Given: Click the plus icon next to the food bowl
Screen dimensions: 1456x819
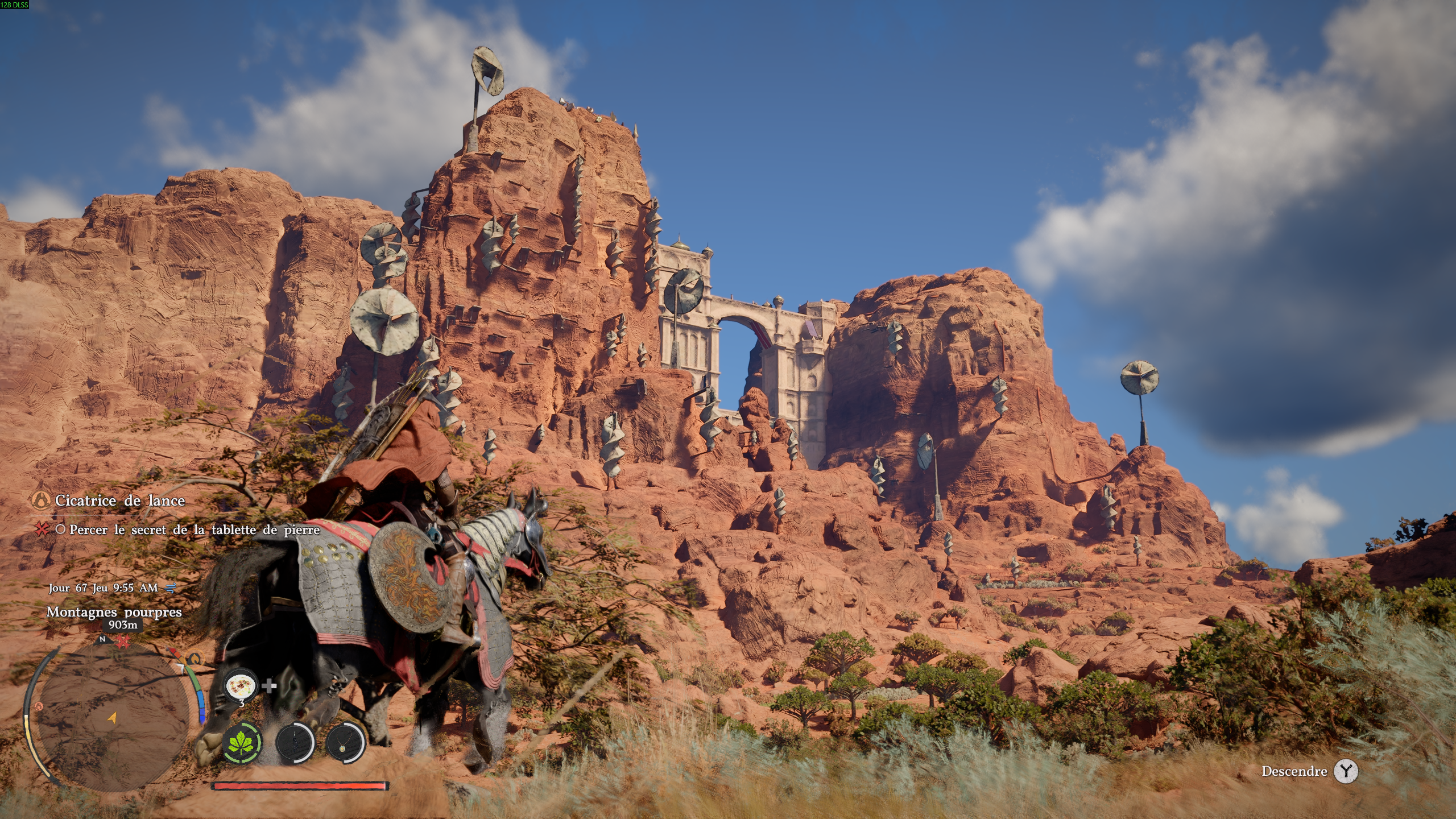Looking at the screenshot, I should pos(270,687).
